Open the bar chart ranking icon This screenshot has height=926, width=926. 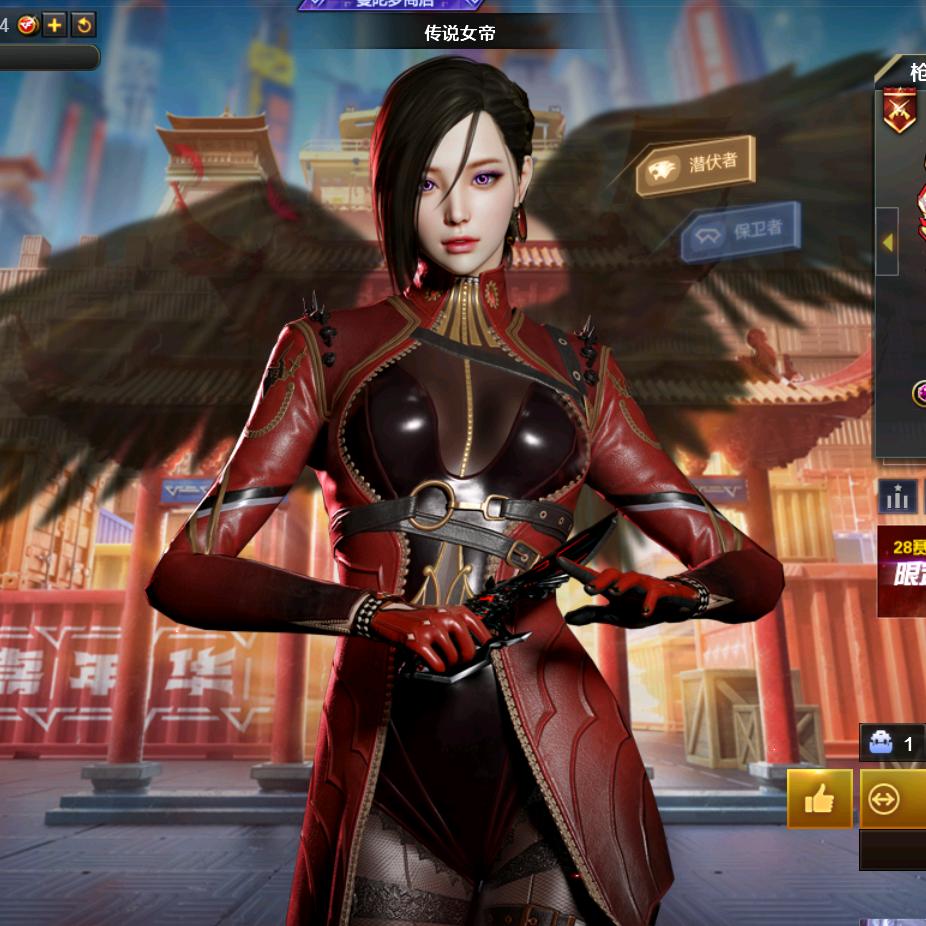click(897, 496)
